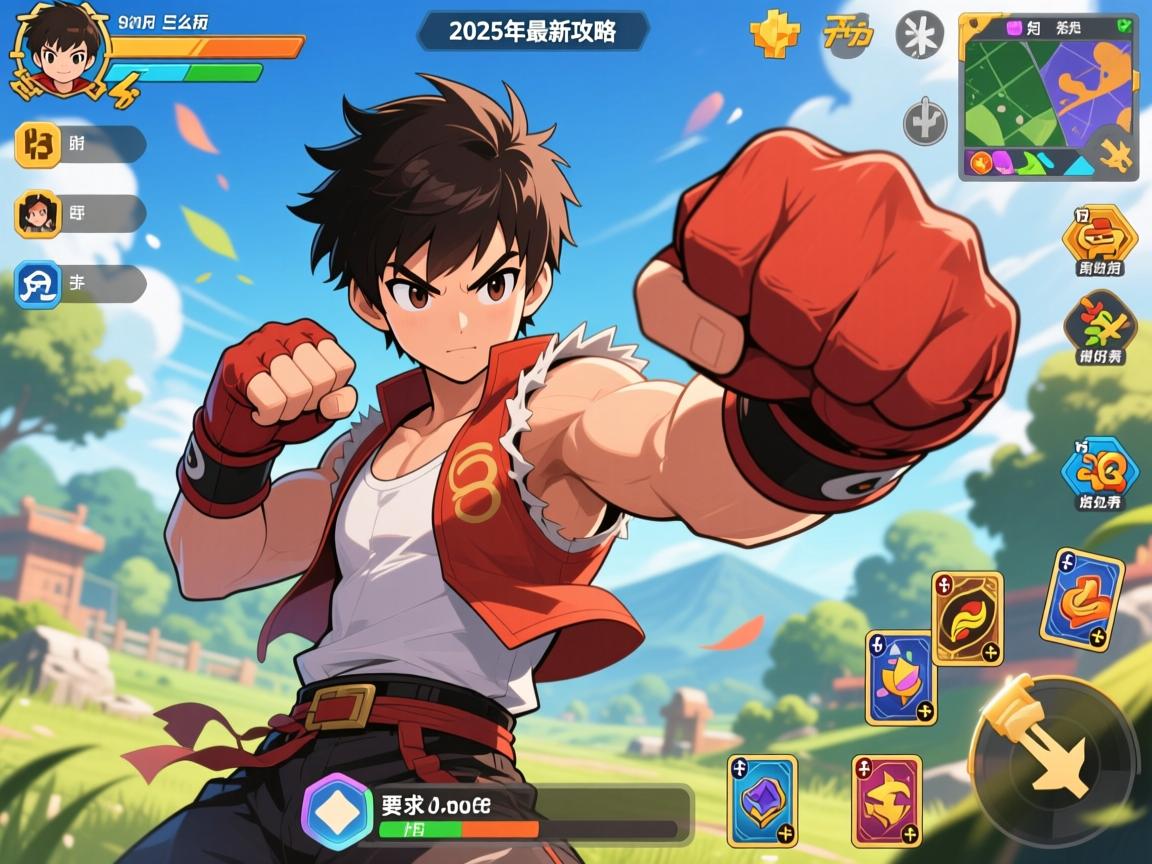Pick the light-blue card with purple gem

click(762, 800)
